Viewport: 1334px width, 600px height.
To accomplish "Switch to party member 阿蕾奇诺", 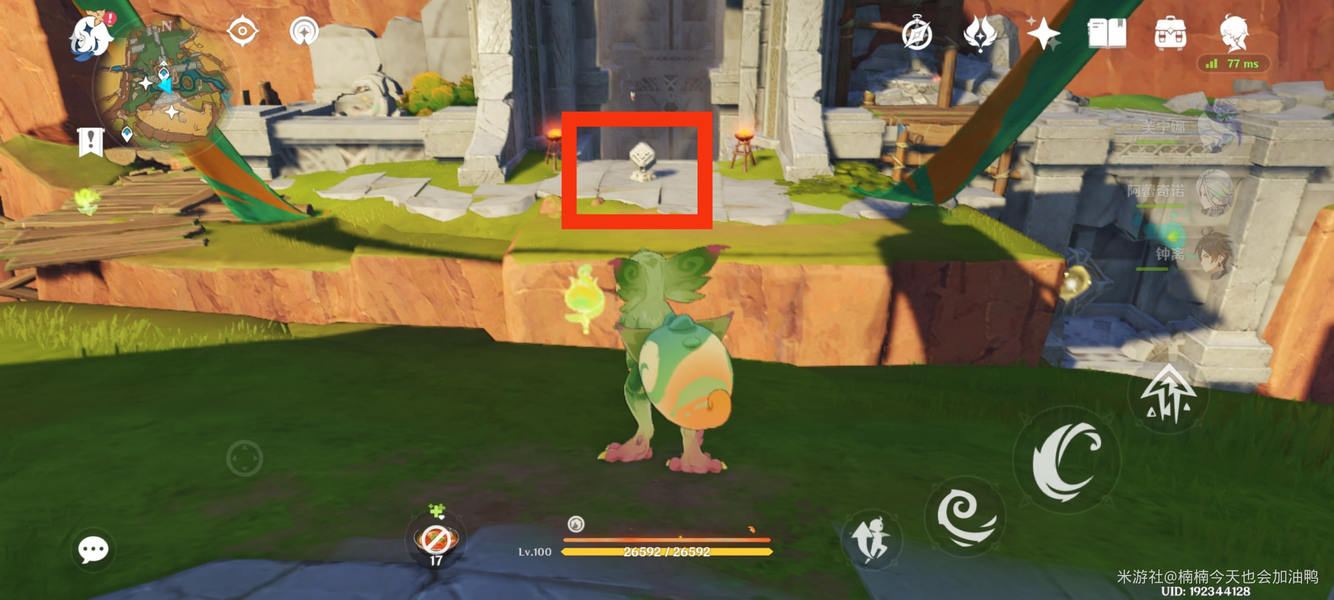I will 1214,190.
